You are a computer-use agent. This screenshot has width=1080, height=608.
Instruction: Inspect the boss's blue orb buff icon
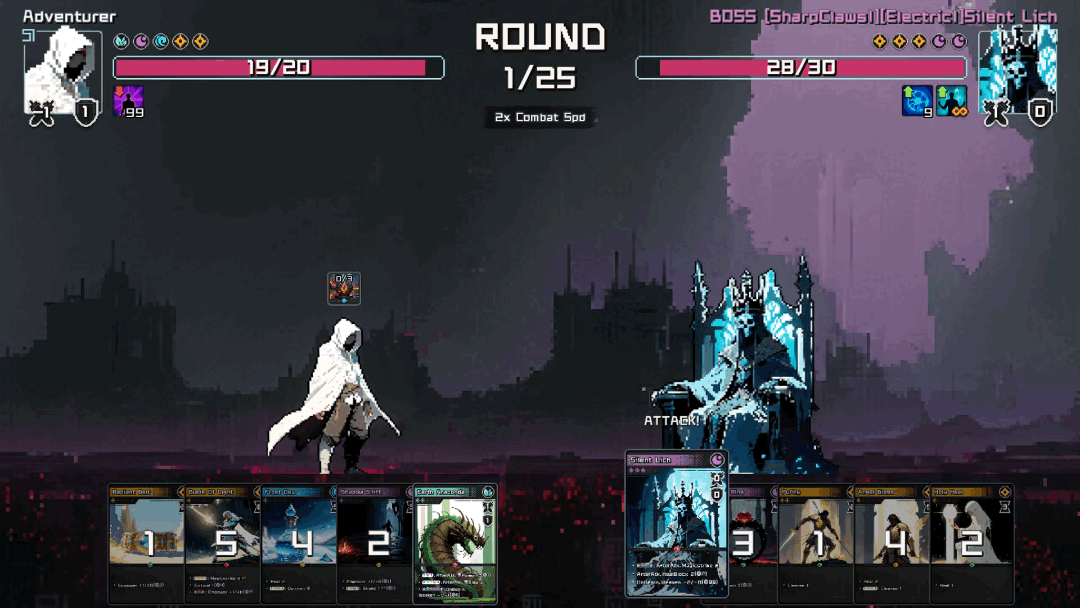click(916, 100)
